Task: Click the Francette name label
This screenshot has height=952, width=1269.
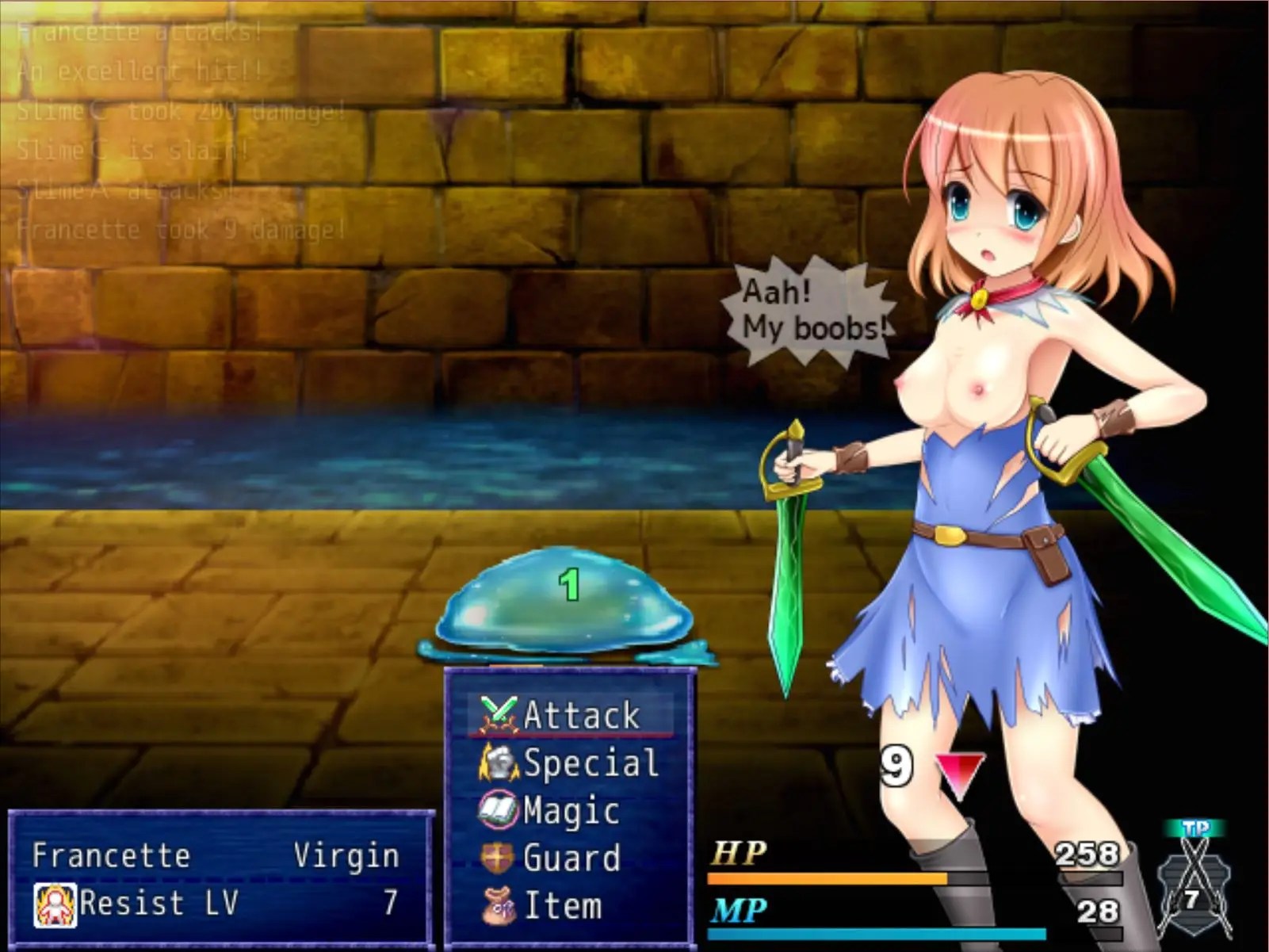Action: pos(111,856)
